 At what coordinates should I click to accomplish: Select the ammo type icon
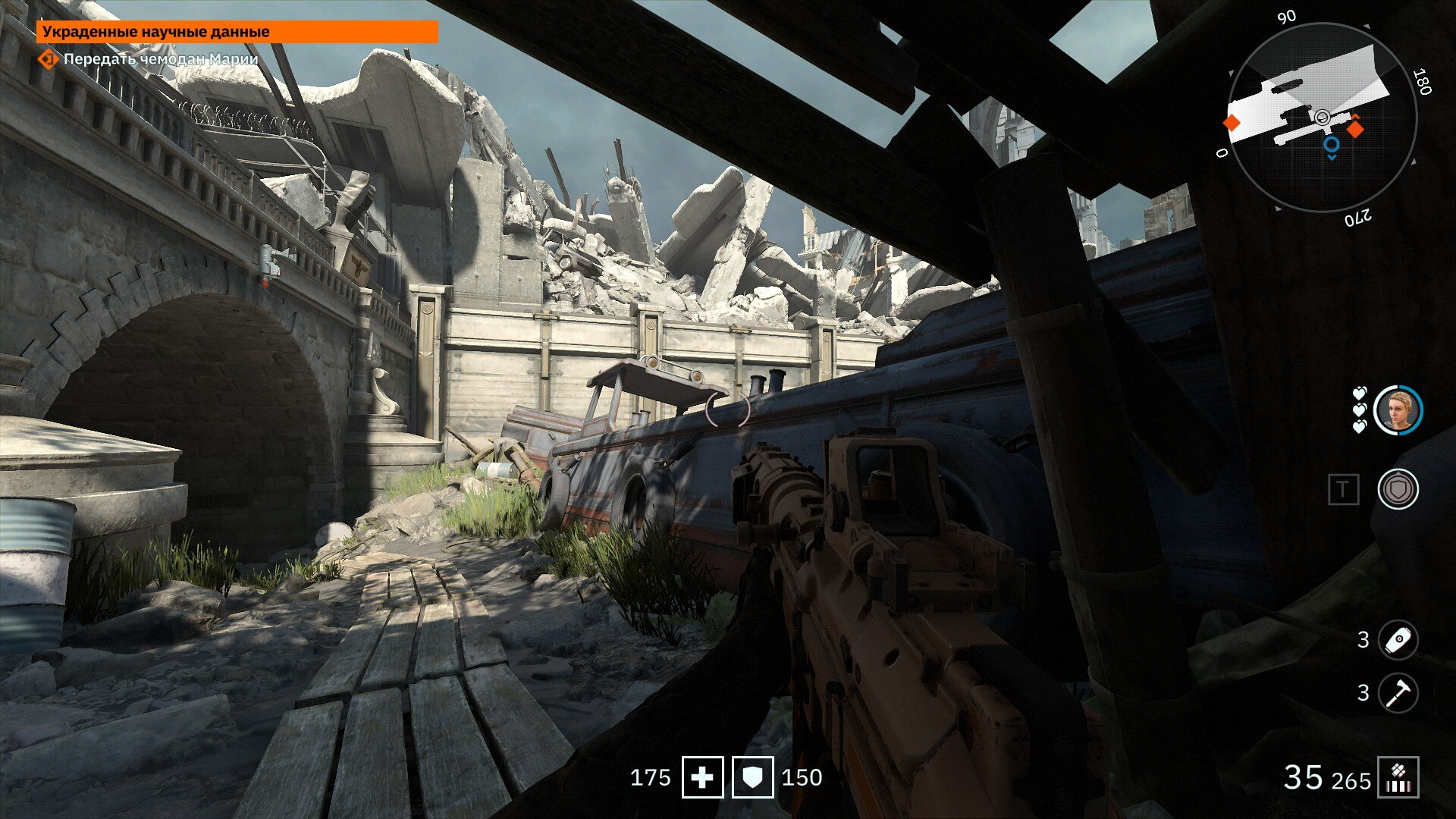[1398, 778]
